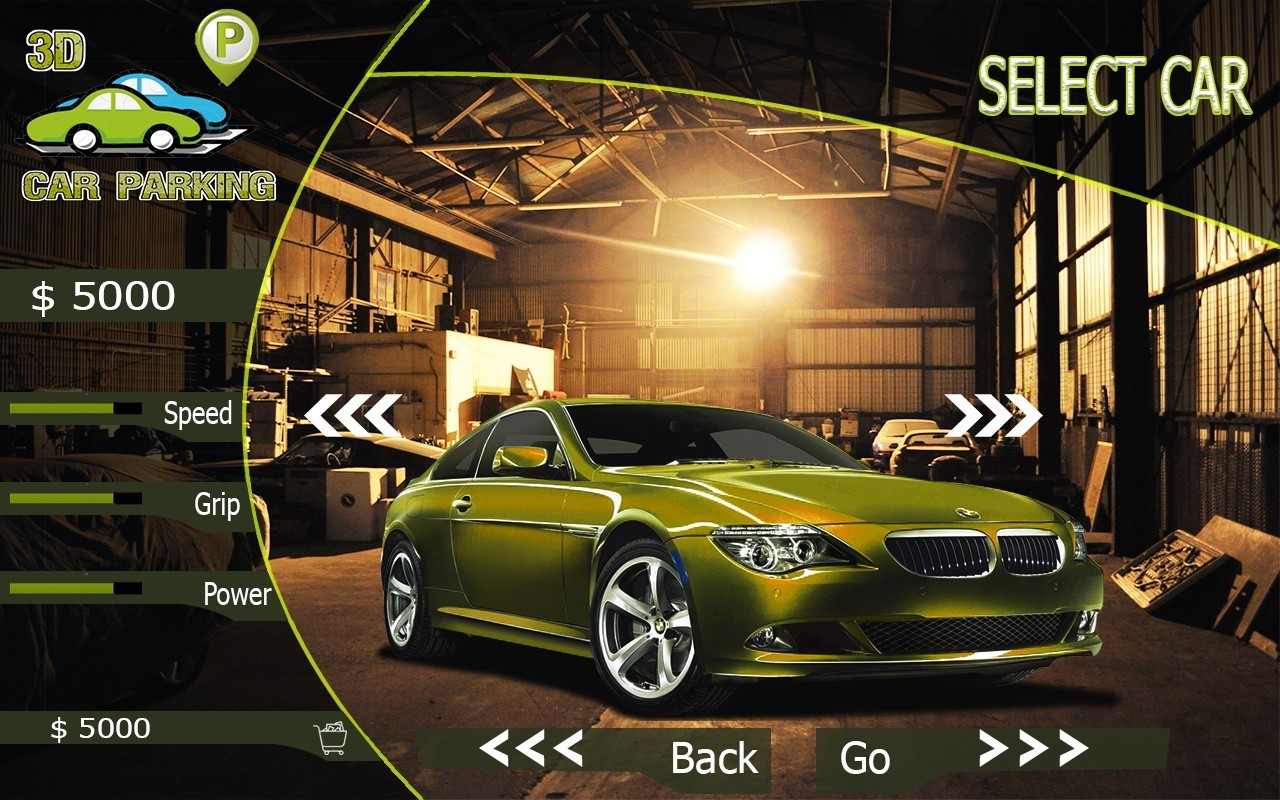1280x800 pixels.
Task: Show the next car with right chevrons
Action: [993, 415]
